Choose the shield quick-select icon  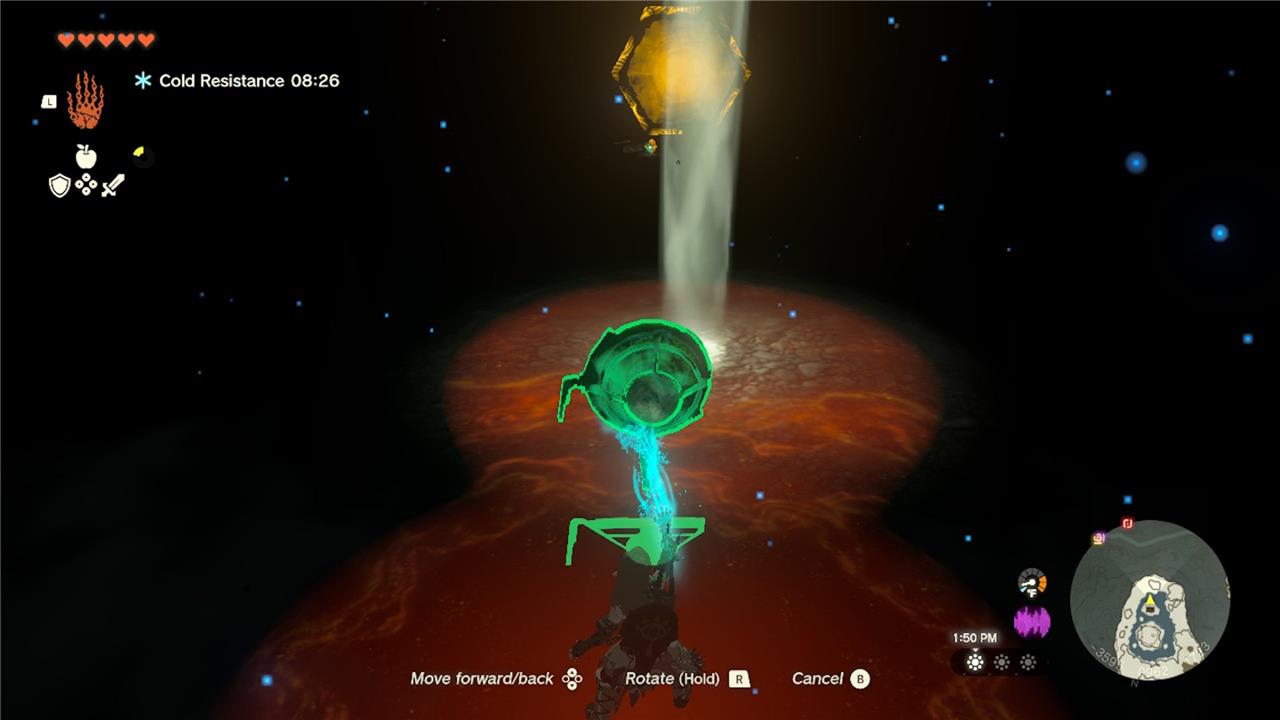[60, 185]
